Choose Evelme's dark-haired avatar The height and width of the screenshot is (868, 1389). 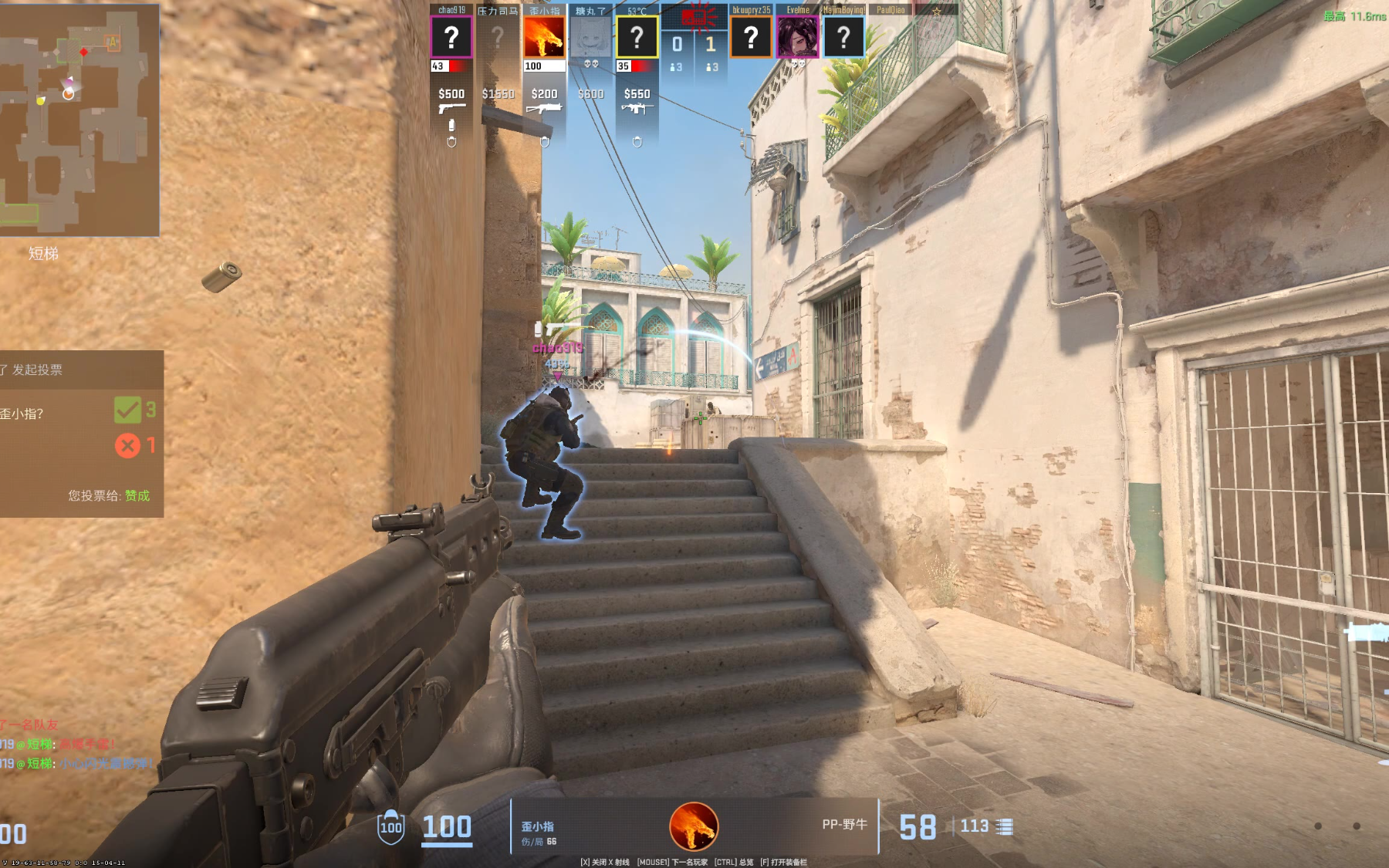click(x=797, y=37)
